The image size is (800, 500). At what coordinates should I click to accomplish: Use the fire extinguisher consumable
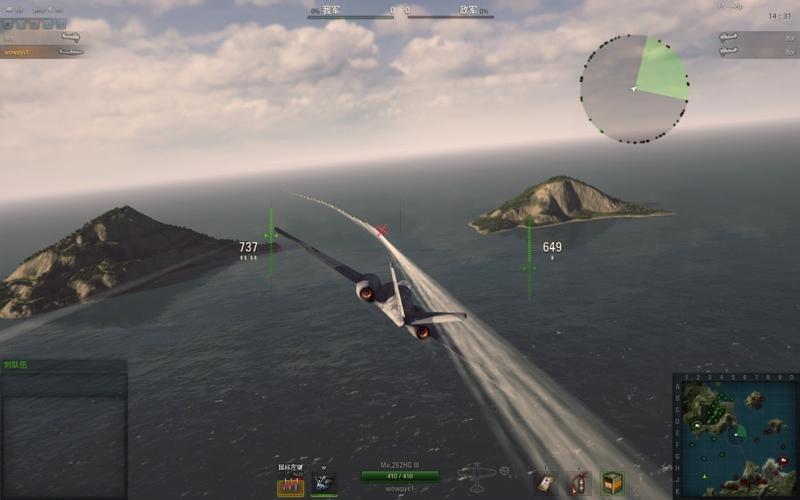tap(579, 484)
